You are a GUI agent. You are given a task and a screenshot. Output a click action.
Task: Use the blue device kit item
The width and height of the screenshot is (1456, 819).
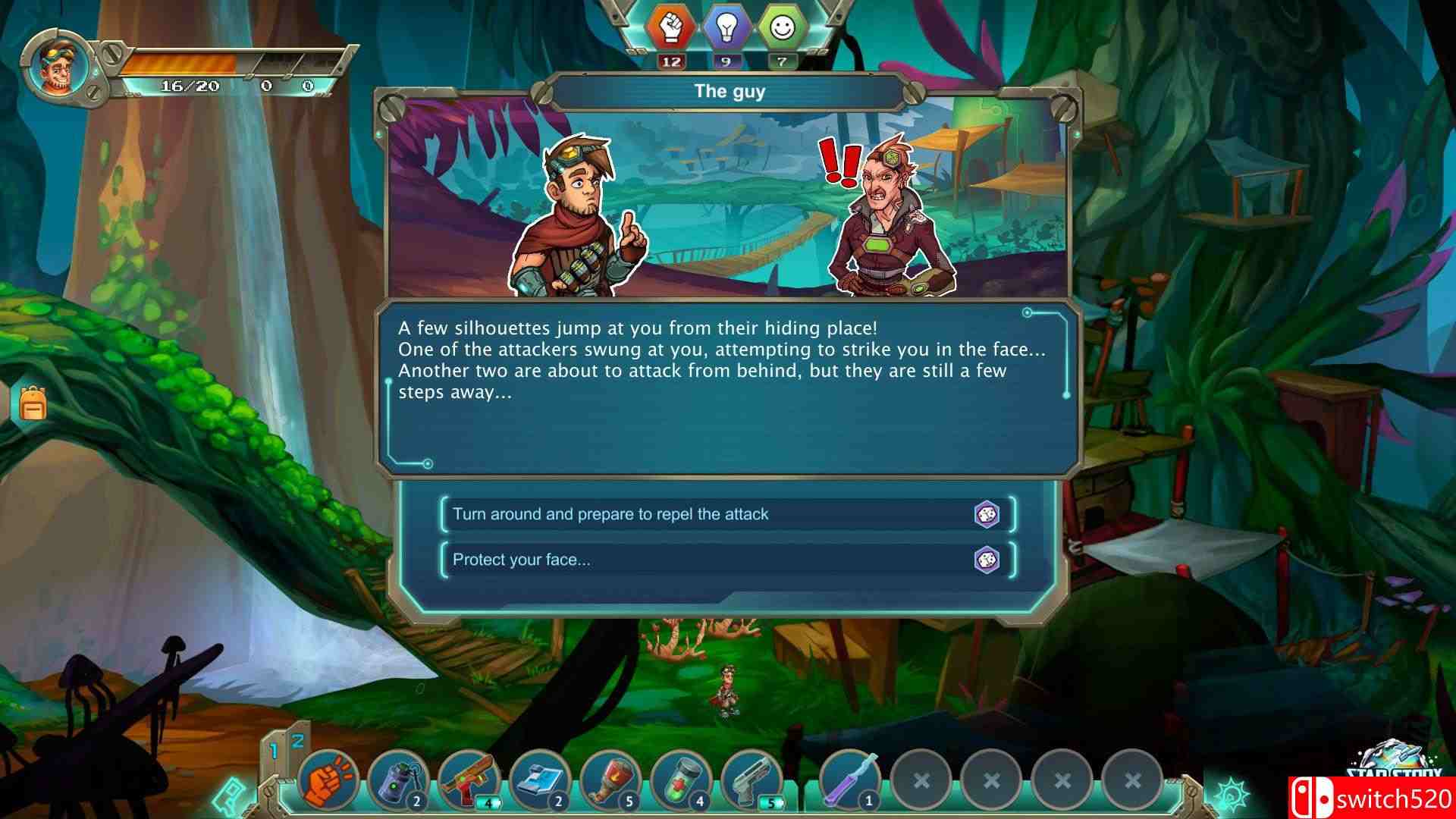click(x=538, y=780)
